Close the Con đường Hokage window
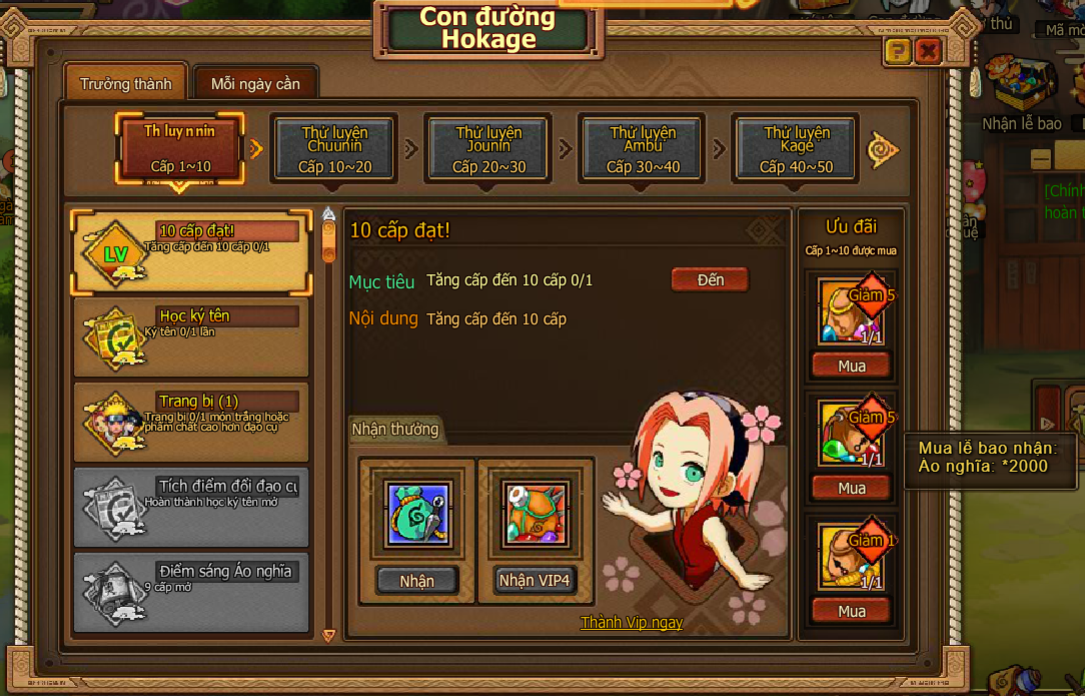The height and width of the screenshot is (696, 1085). click(x=929, y=52)
